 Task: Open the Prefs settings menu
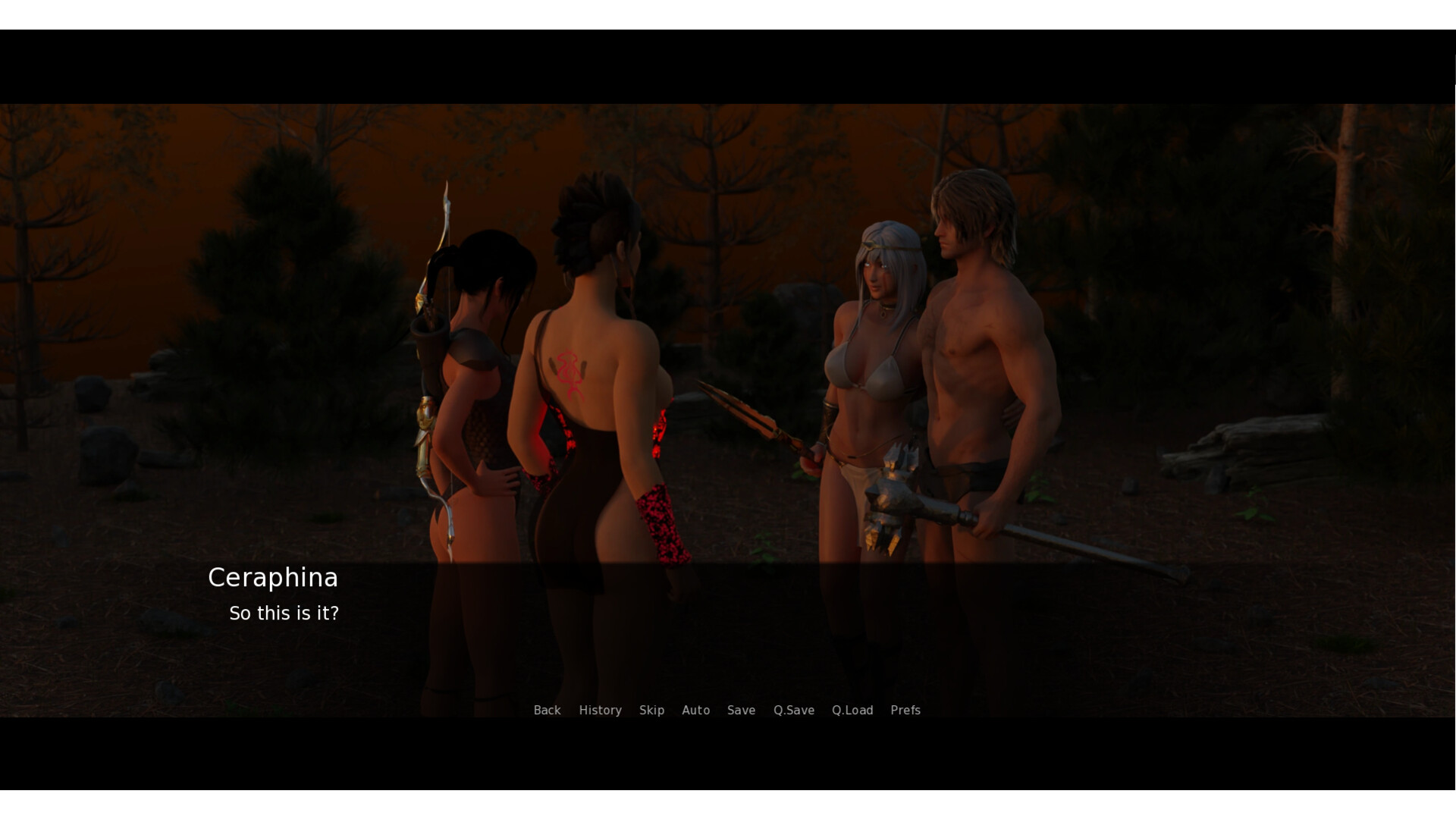[905, 711]
